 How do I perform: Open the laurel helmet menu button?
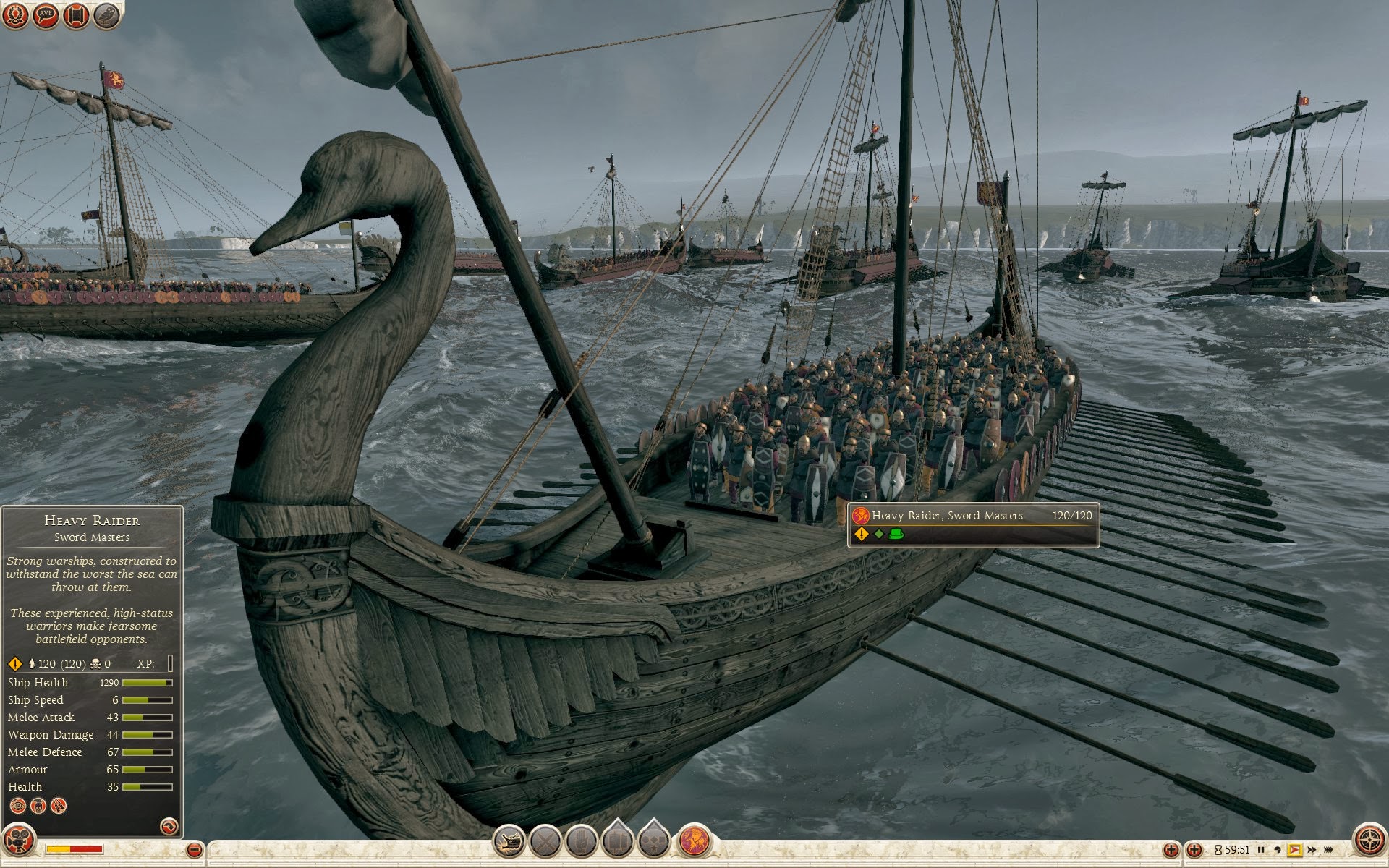[16, 15]
